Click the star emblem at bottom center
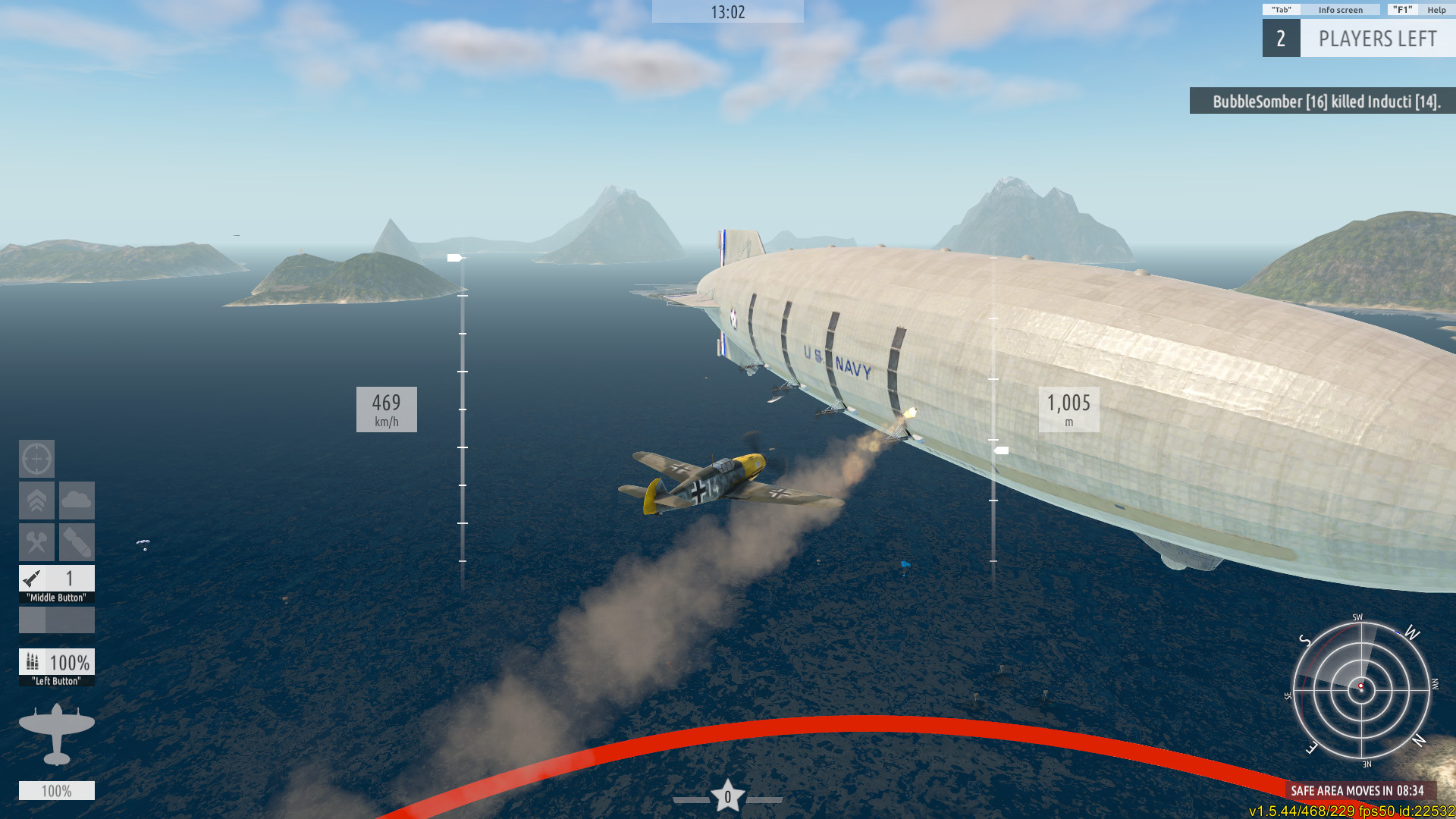1456x819 pixels. point(728,795)
